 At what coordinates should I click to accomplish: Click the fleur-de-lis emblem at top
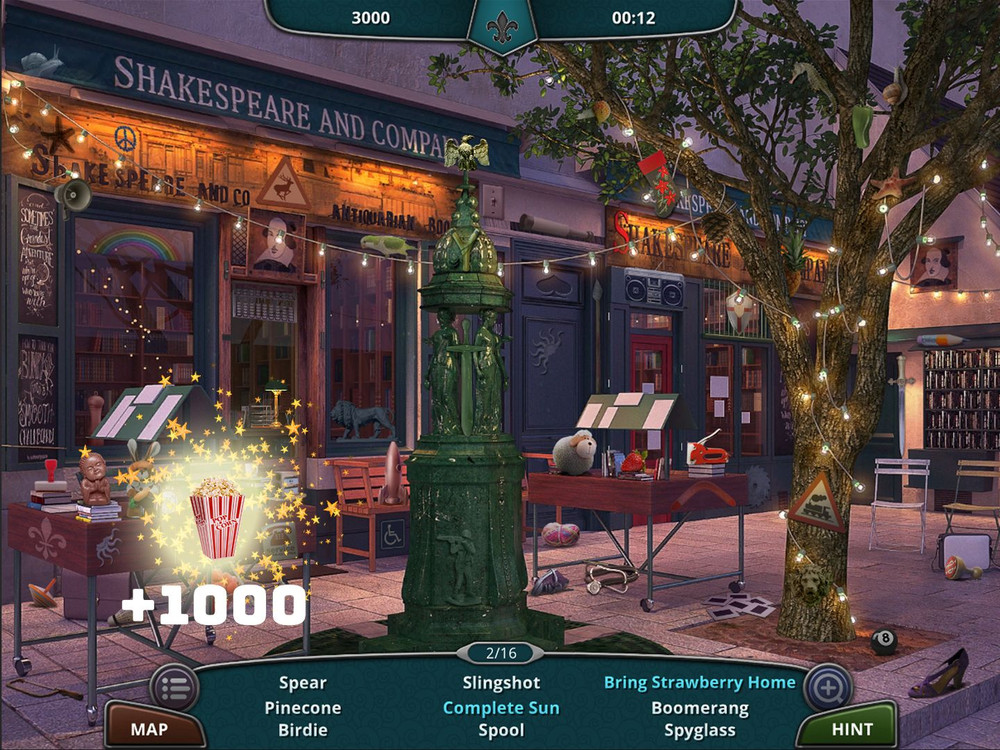pyautogui.click(x=502, y=25)
